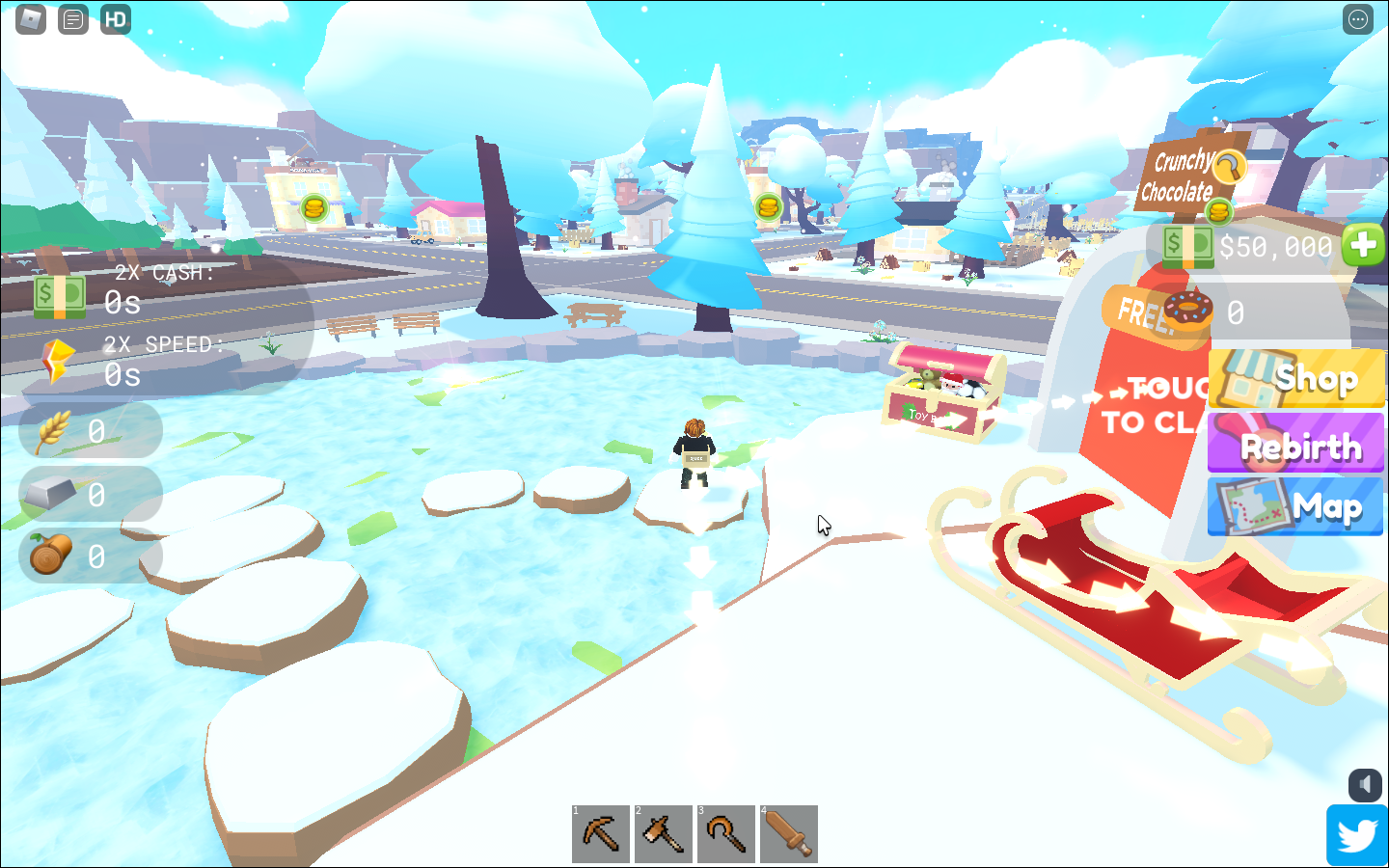The image size is (1389, 868).
Task: Select the axe in hotbar slot 2
Action: 663,833
